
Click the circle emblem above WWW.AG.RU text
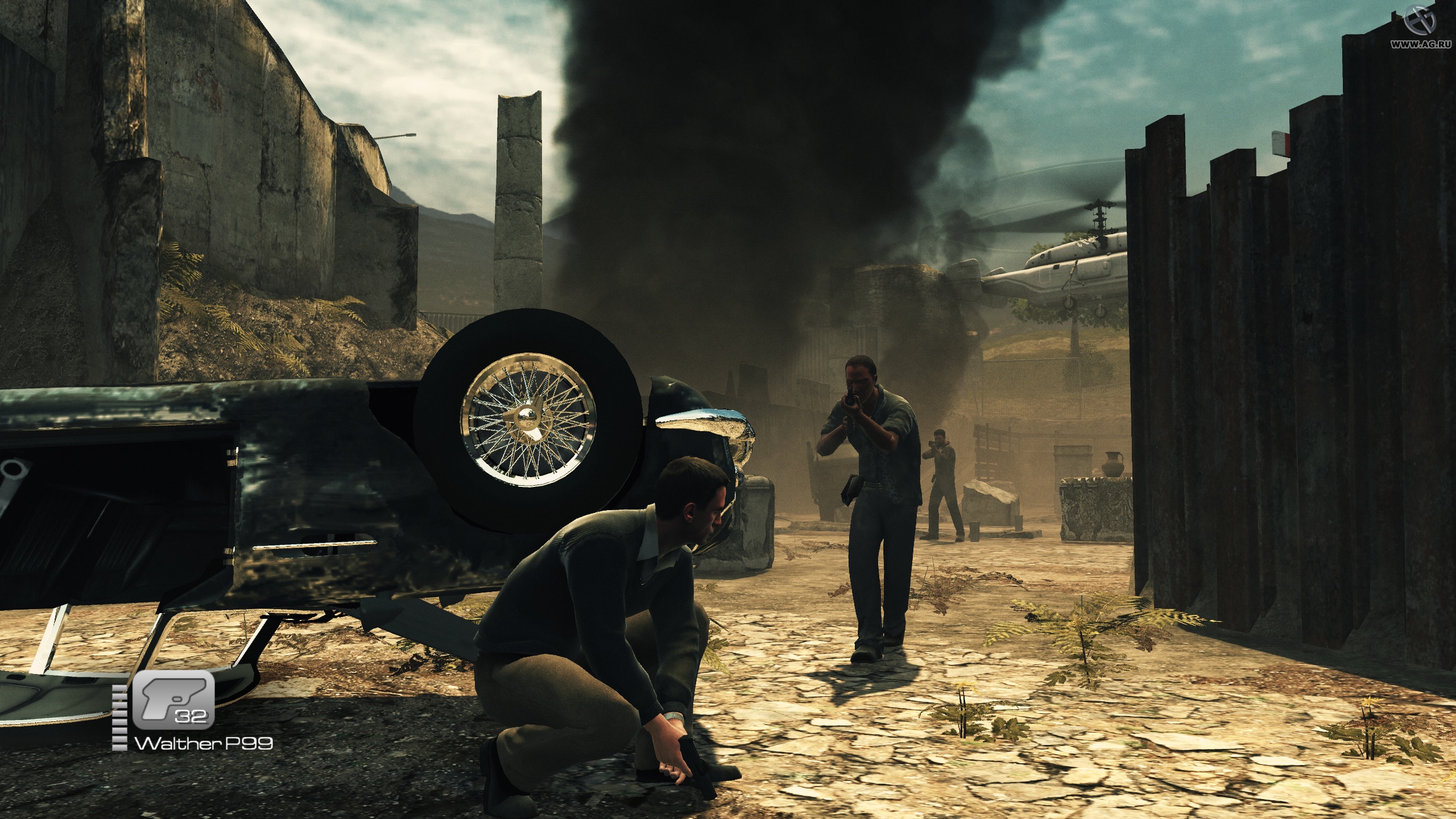tap(1418, 22)
